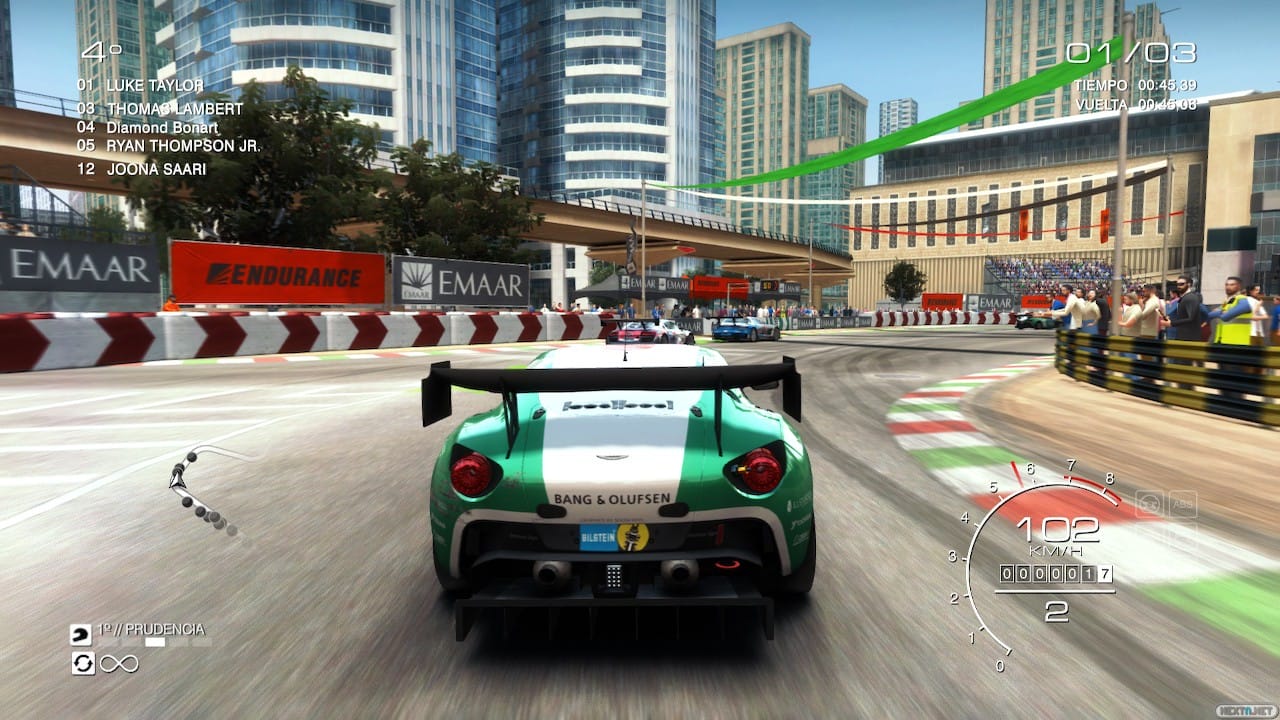Toggle the traction control assist indicator
The height and width of the screenshot is (720, 1280).
(x=1149, y=504)
